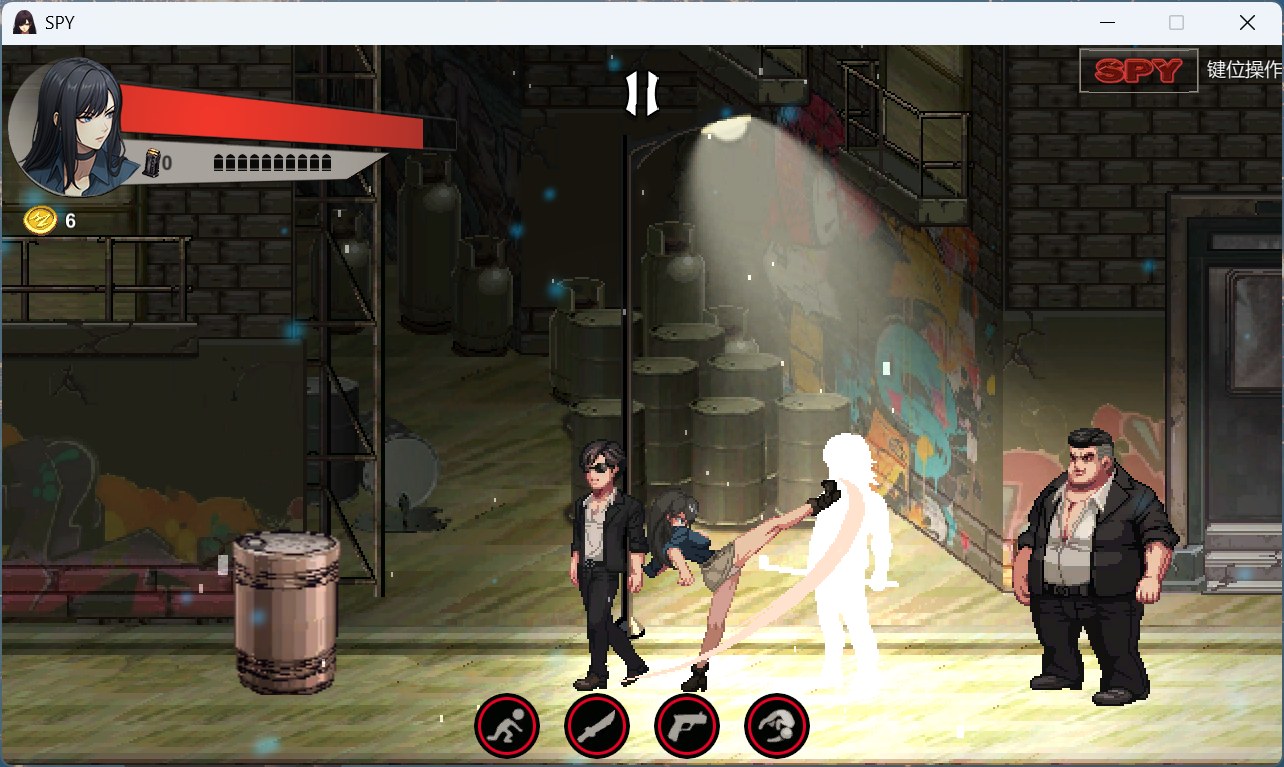Select the knife melee attack icon
Viewport: 1284px width, 767px height.
click(x=597, y=727)
